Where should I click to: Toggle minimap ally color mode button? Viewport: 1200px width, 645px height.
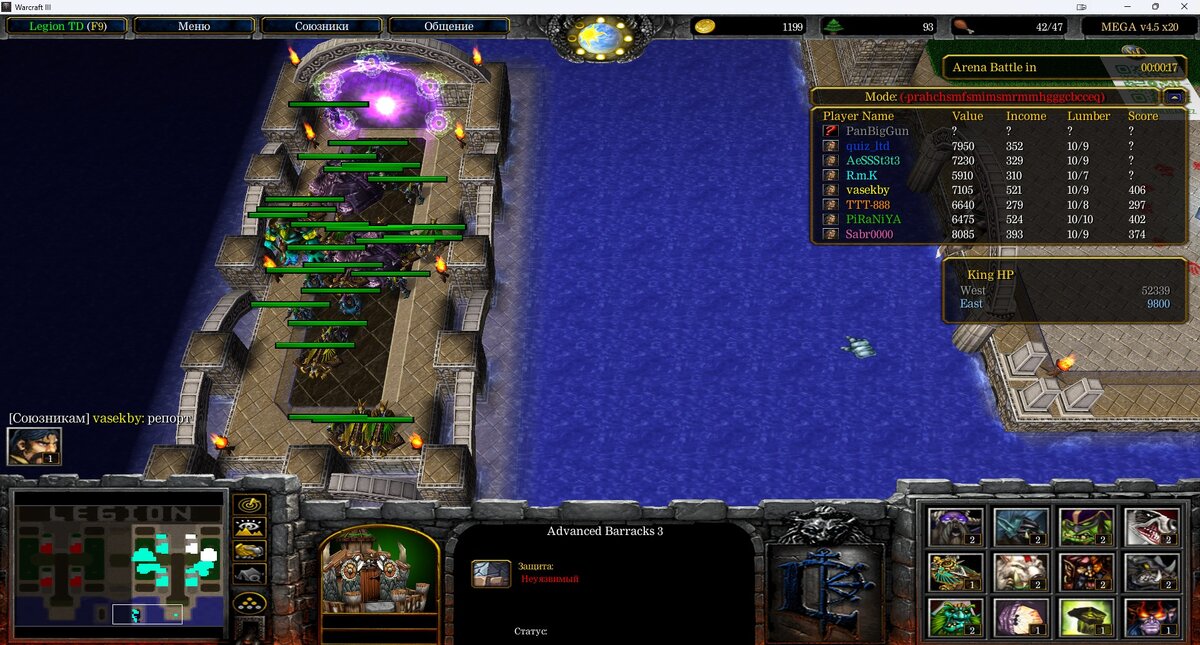click(249, 550)
